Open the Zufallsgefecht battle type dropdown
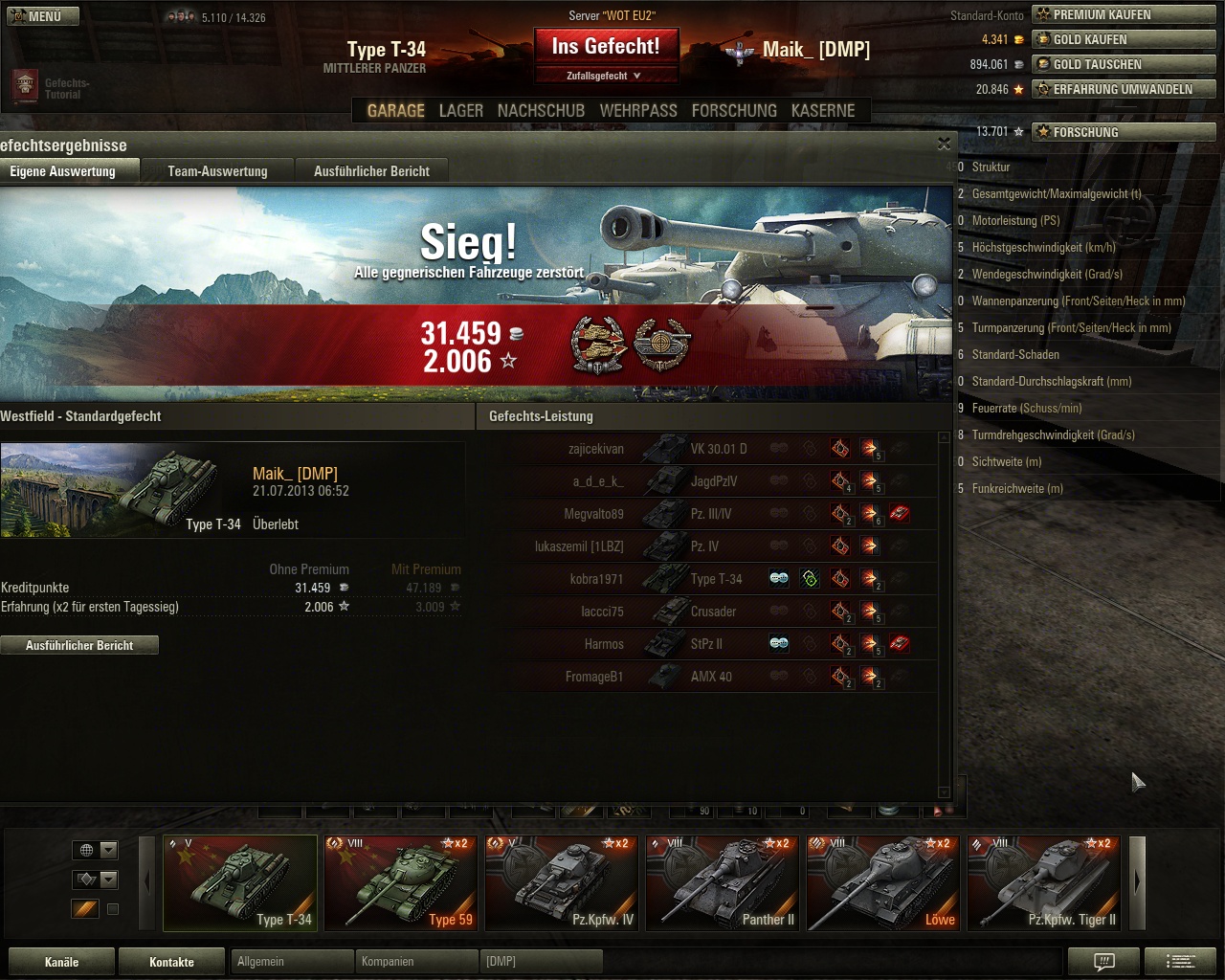Image resolution: width=1225 pixels, height=980 pixels. pyautogui.click(x=605, y=76)
